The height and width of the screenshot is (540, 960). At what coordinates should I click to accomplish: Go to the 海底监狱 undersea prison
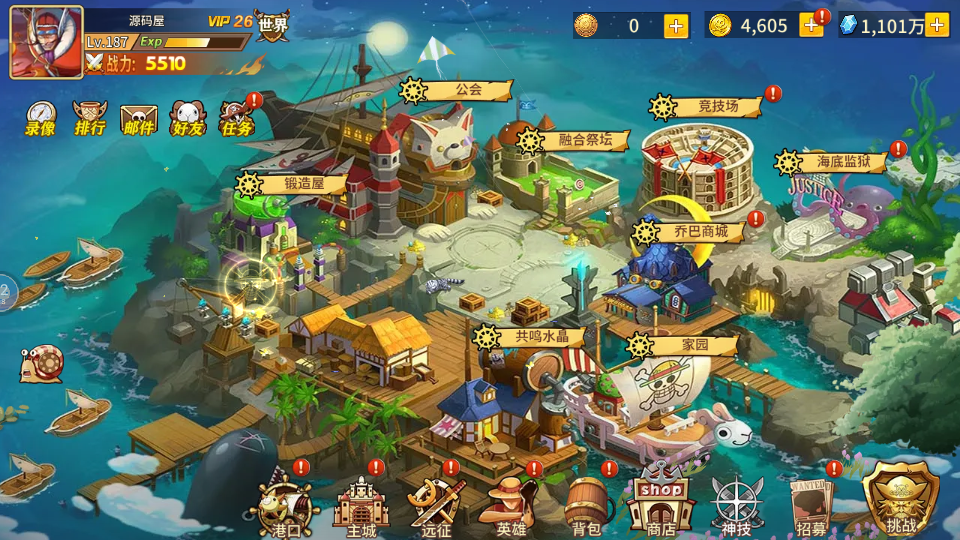[x=832, y=162]
